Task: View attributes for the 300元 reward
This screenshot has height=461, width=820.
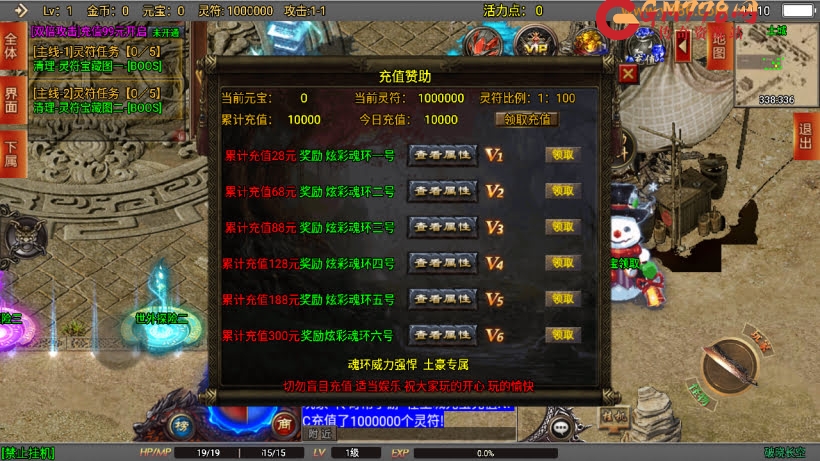Action: tap(443, 335)
